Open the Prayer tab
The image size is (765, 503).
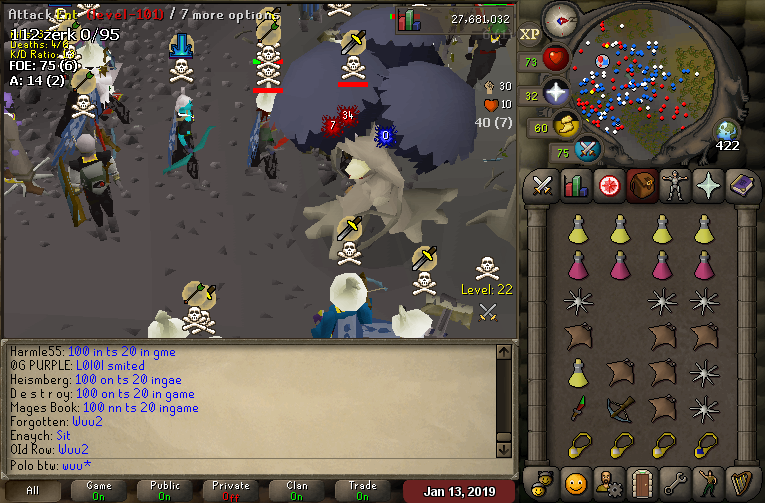coord(708,186)
